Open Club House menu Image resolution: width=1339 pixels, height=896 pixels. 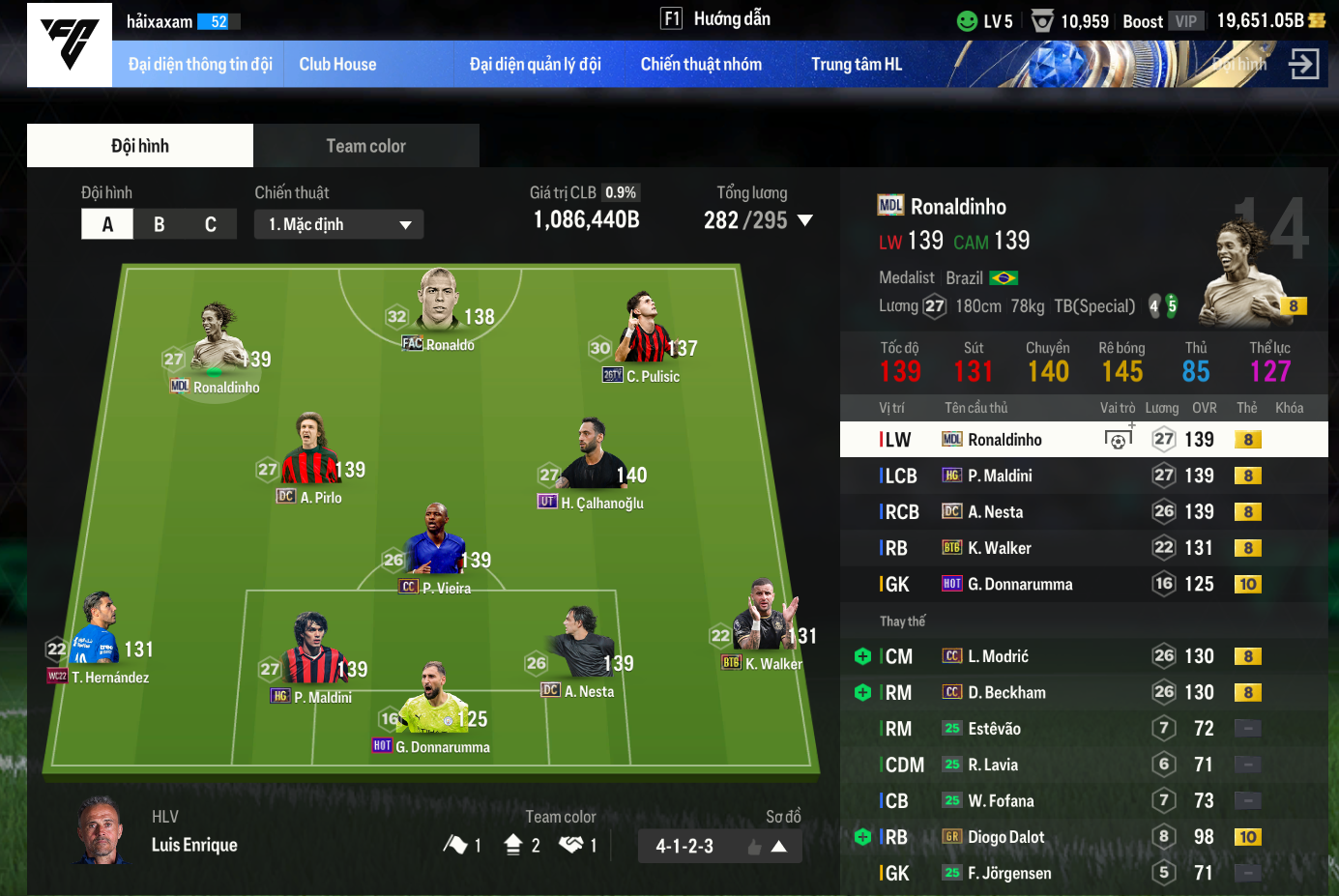(337, 65)
